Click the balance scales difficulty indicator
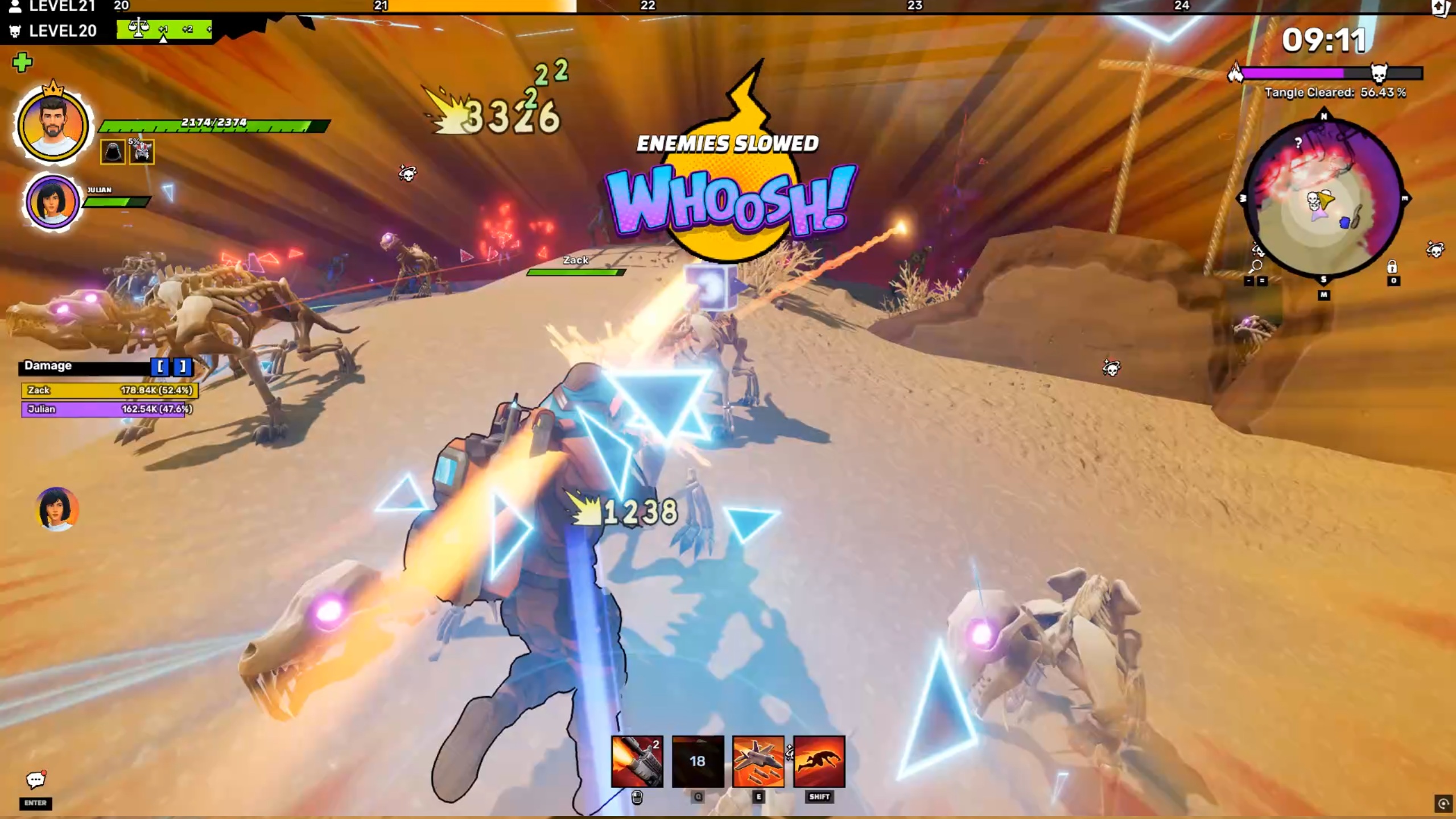Image resolution: width=1456 pixels, height=819 pixels. coord(138,27)
